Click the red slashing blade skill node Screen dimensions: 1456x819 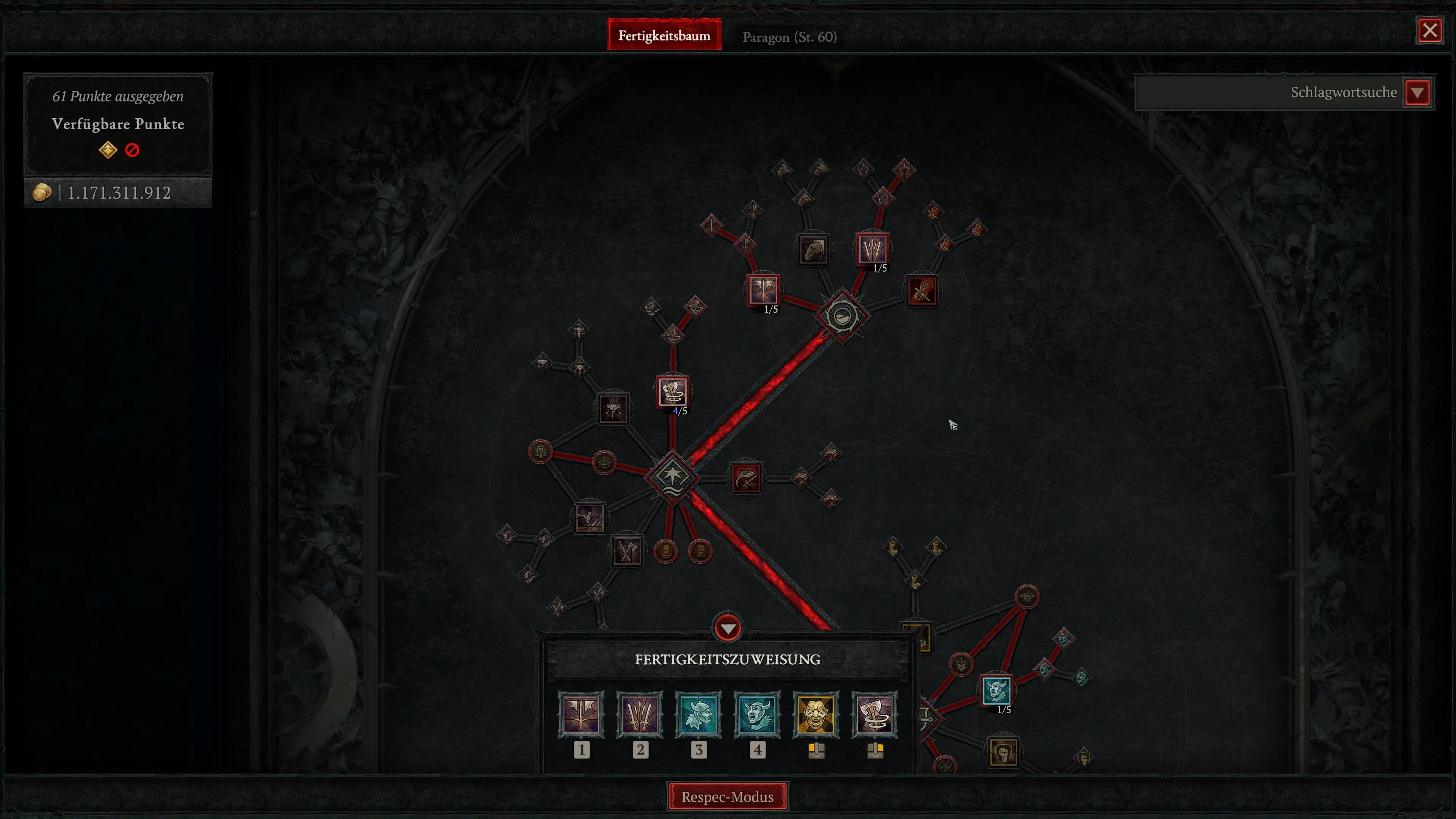(746, 479)
